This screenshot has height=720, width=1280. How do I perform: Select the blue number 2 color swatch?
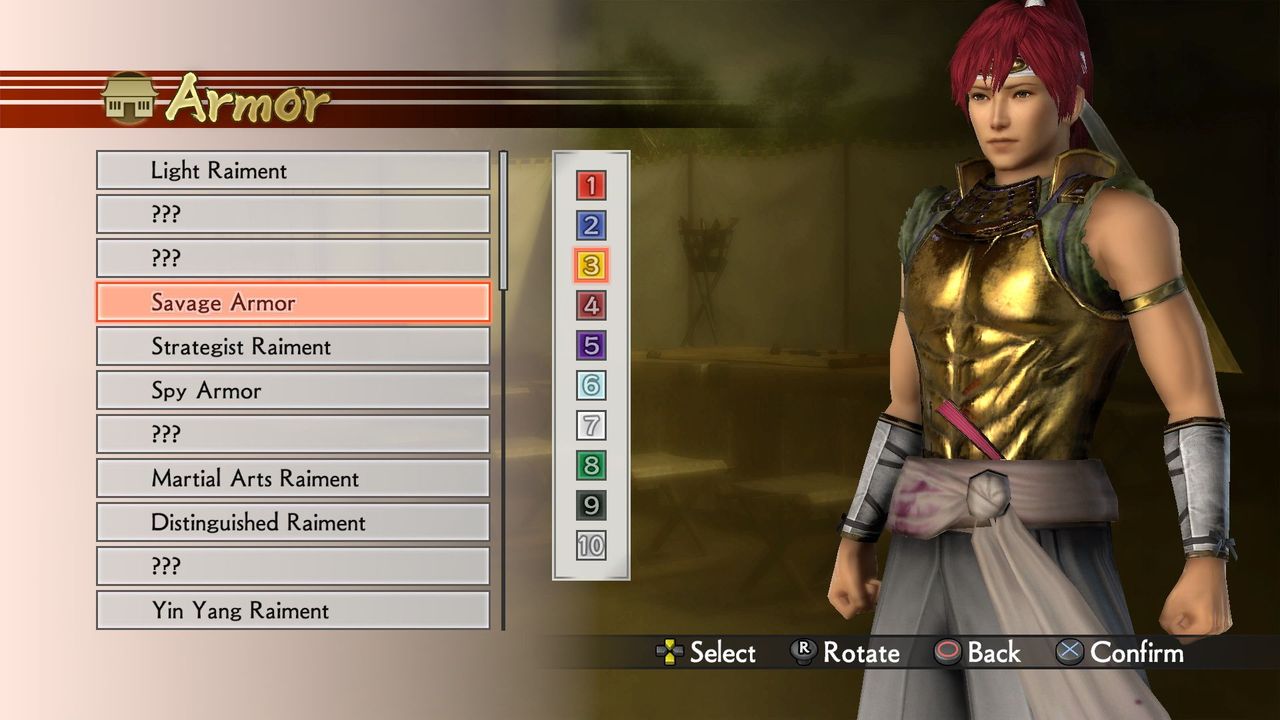[x=590, y=226]
